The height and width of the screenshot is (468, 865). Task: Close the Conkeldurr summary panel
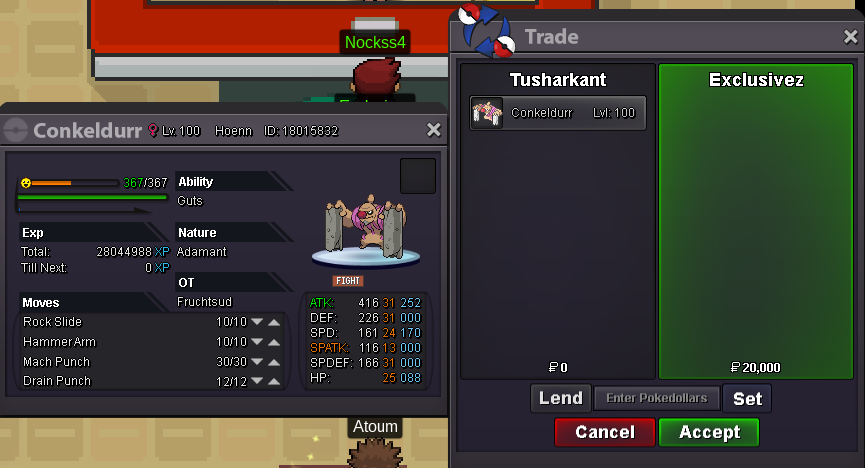click(x=433, y=130)
